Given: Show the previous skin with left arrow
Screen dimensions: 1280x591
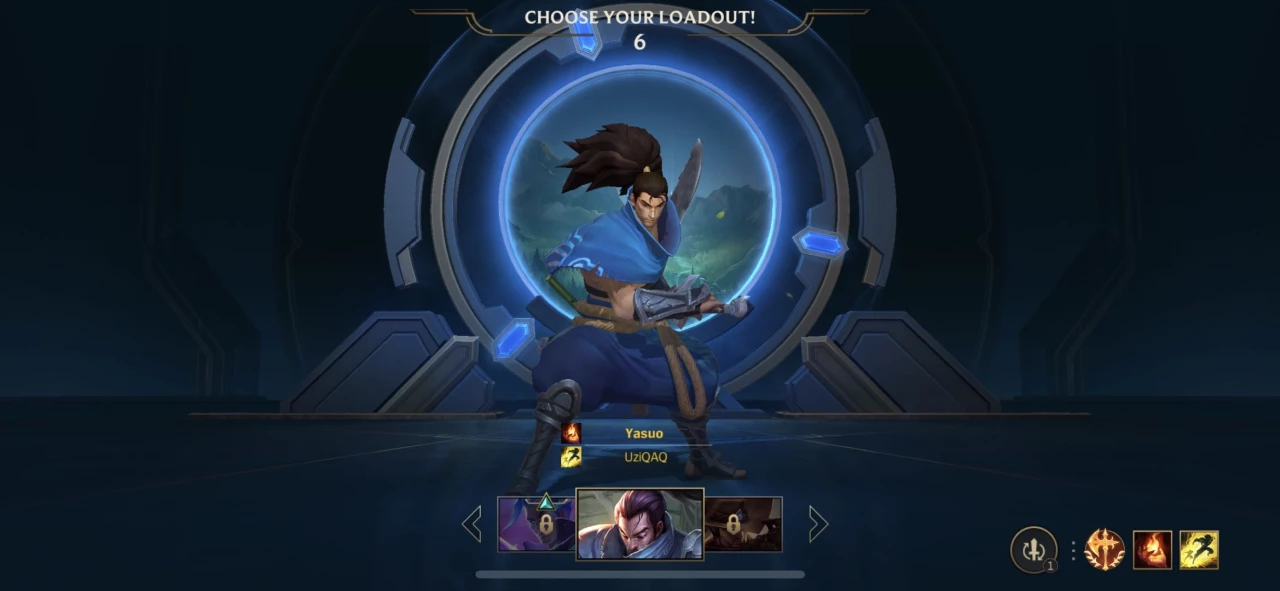Looking at the screenshot, I should 471,523.
